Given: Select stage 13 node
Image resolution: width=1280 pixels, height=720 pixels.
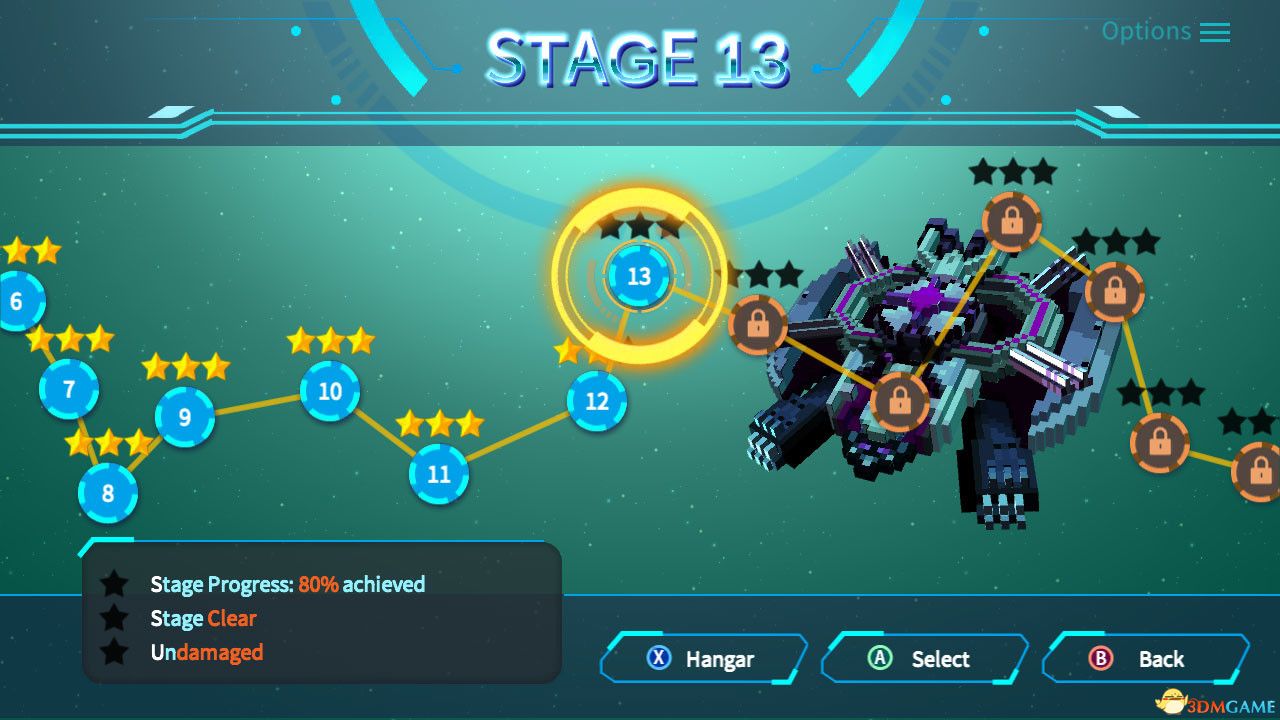Looking at the screenshot, I should pos(638,276).
